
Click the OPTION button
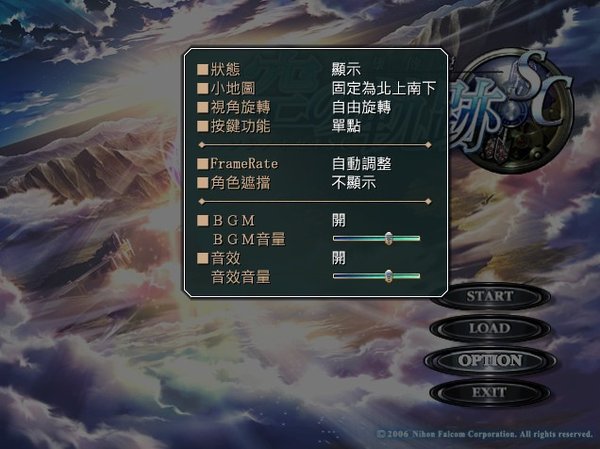tap(489, 361)
